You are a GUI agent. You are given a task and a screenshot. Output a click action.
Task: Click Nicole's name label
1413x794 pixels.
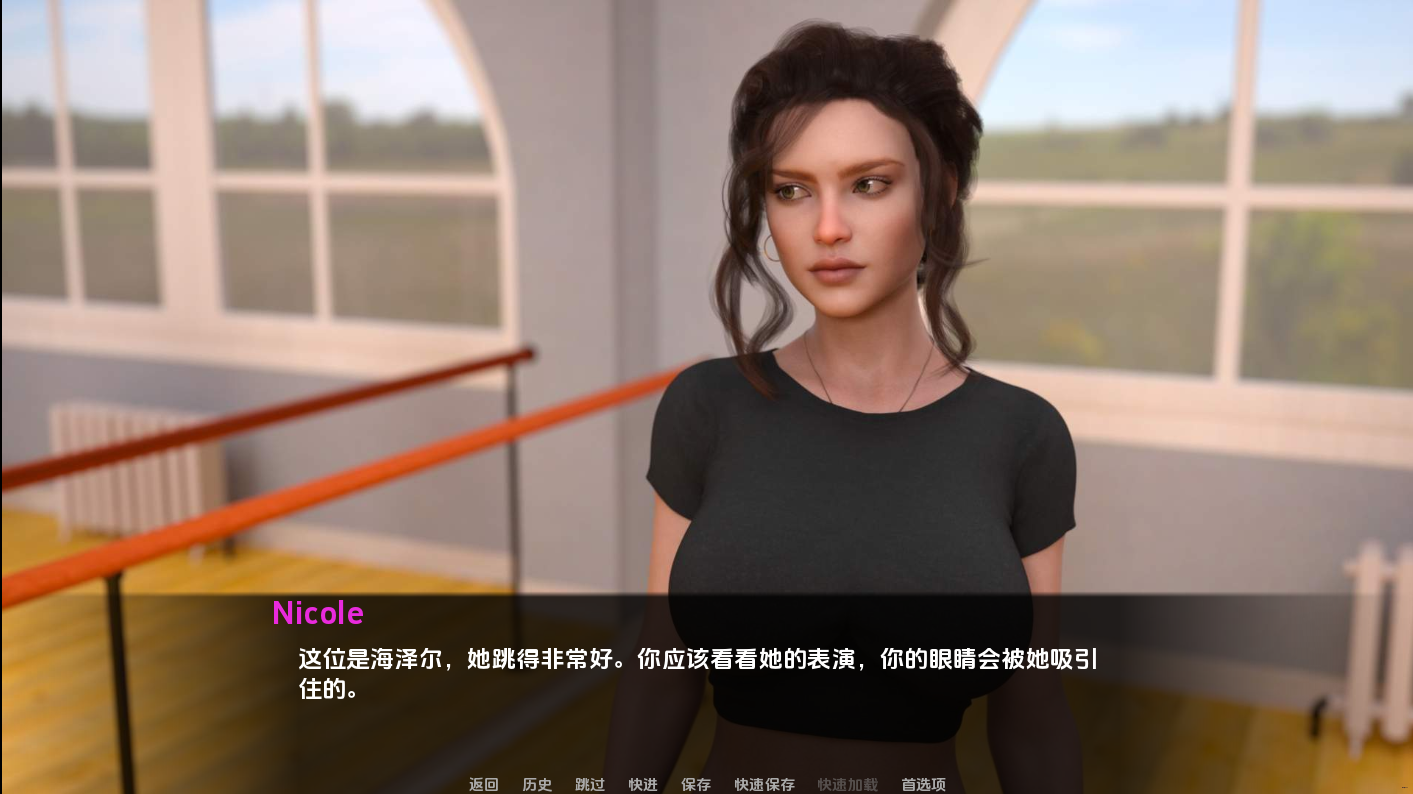317,613
